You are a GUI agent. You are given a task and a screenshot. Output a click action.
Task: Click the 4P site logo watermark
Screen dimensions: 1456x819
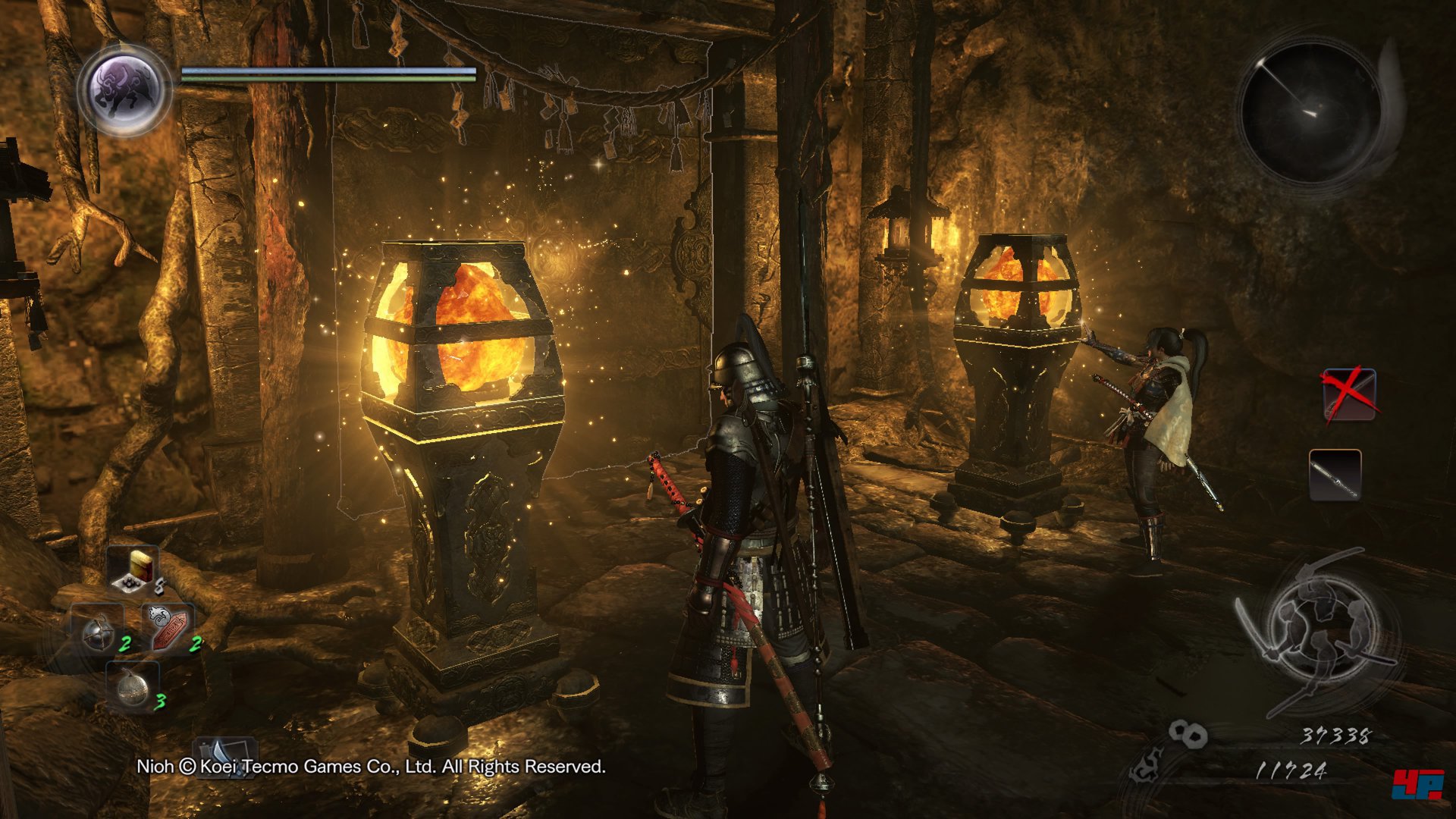pyautogui.click(x=1417, y=783)
